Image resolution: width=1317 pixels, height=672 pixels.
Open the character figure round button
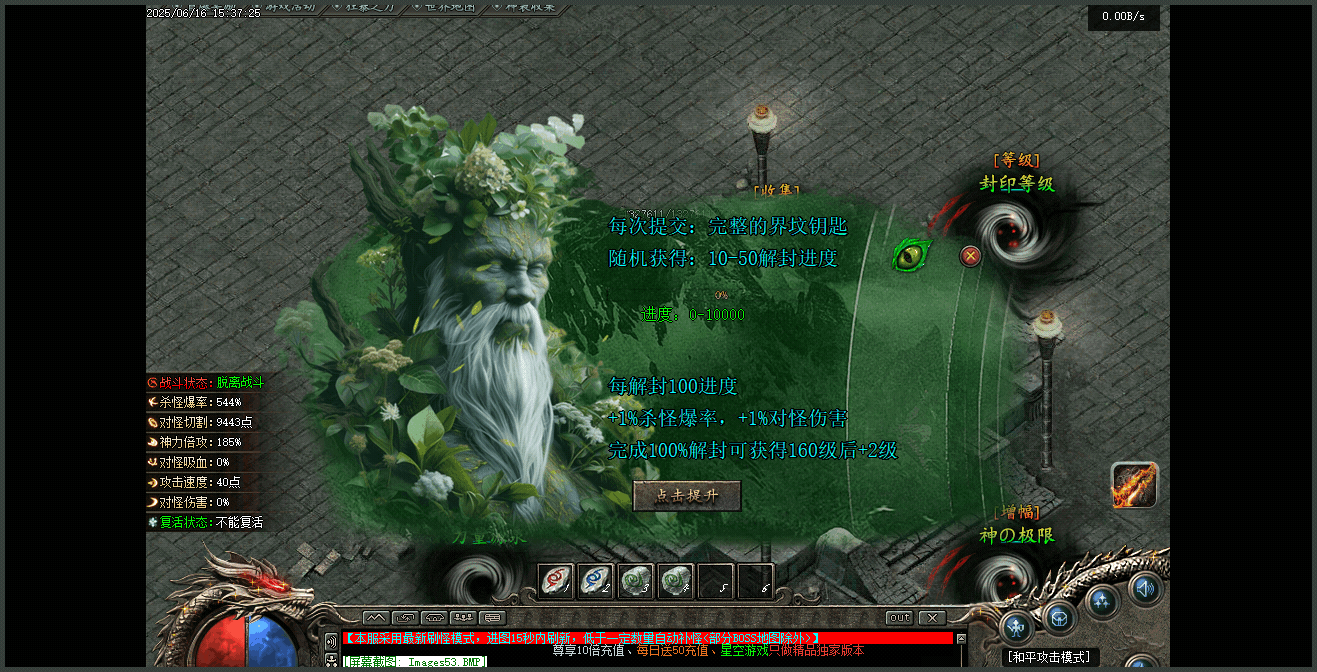point(1017,628)
